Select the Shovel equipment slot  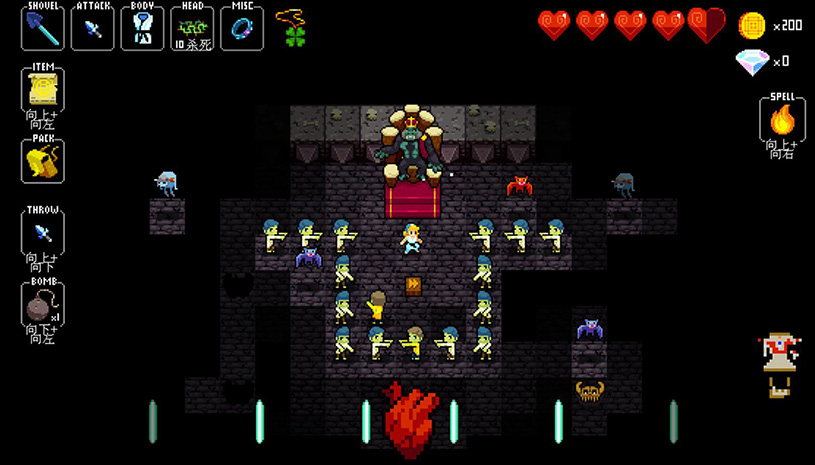coord(42,28)
